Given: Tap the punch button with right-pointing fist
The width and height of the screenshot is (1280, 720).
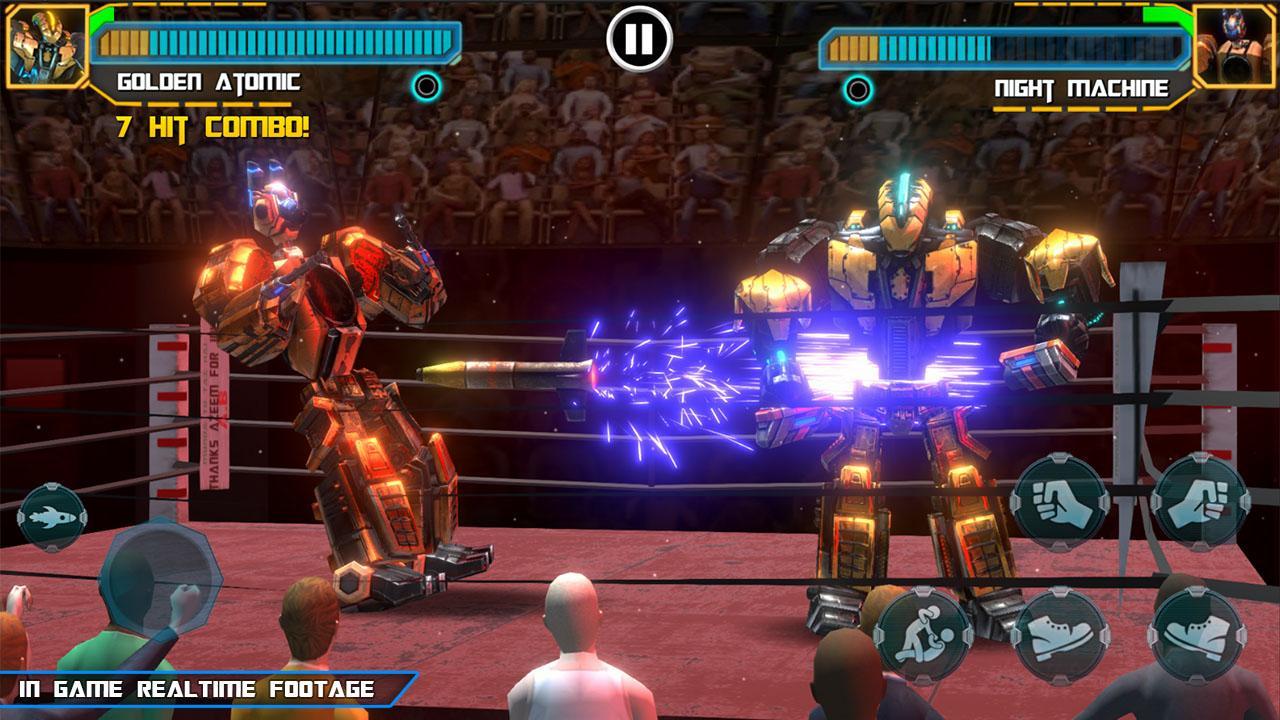Looking at the screenshot, I should [x=1200, y=502].
